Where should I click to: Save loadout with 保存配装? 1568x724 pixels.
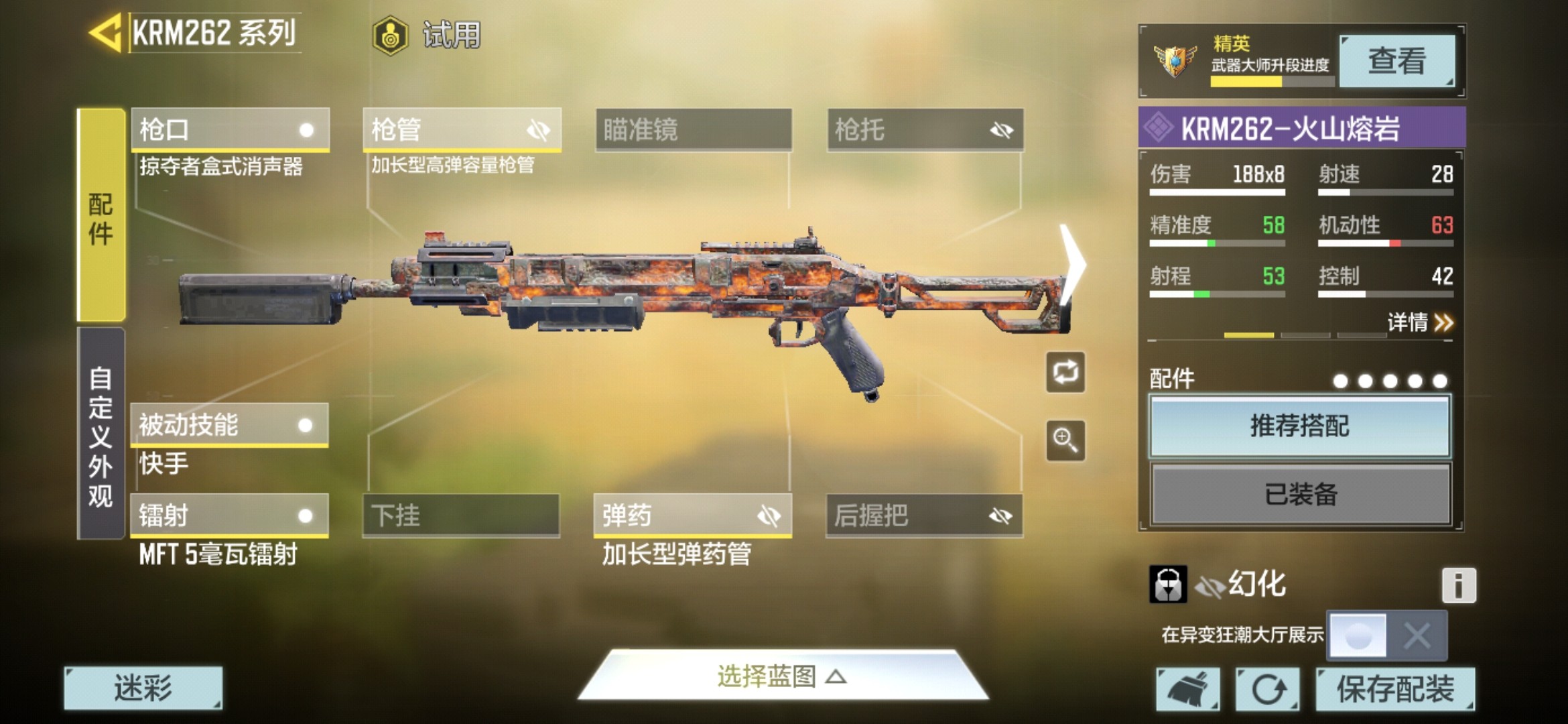click(1395, 688)
